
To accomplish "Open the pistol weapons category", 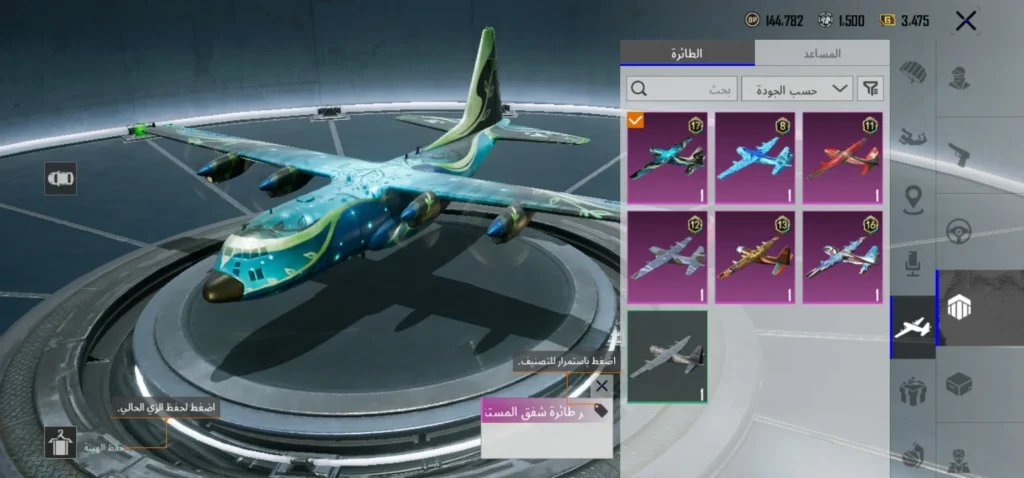I will tap(960, 155).
